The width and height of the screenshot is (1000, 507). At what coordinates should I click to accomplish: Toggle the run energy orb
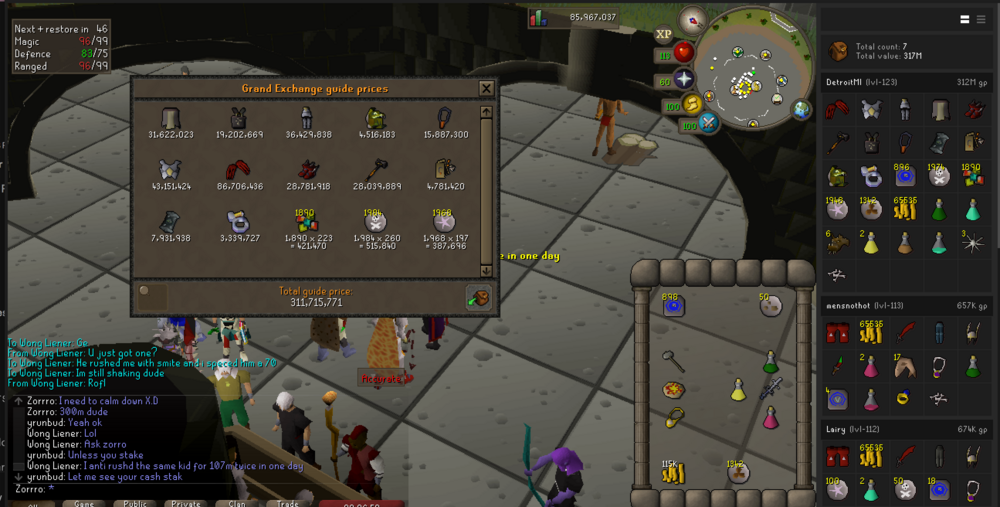click(x=690, y=103)
